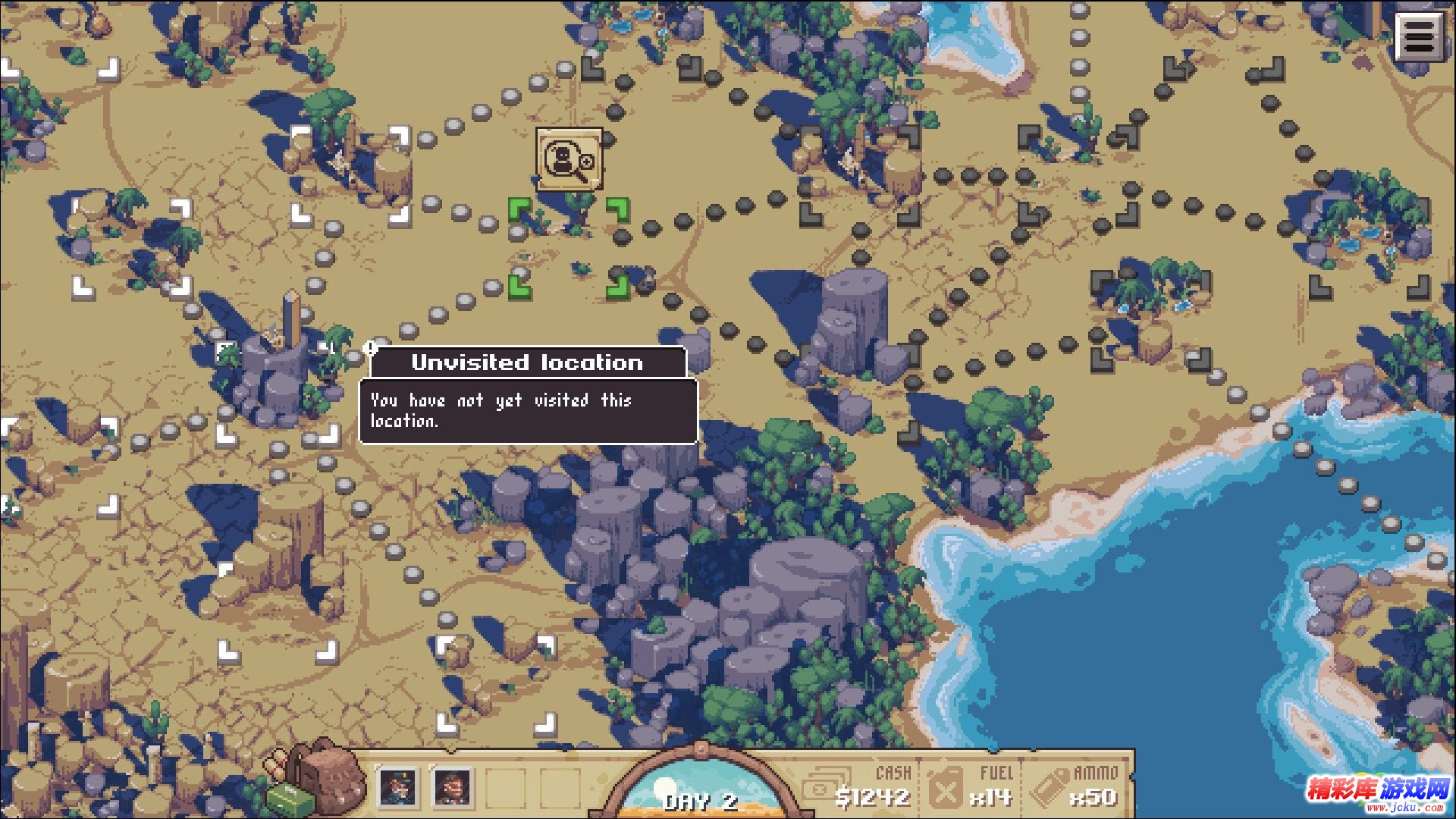
Task: Select the blue-capped squad member portrait
Action: tap(398, 787)
